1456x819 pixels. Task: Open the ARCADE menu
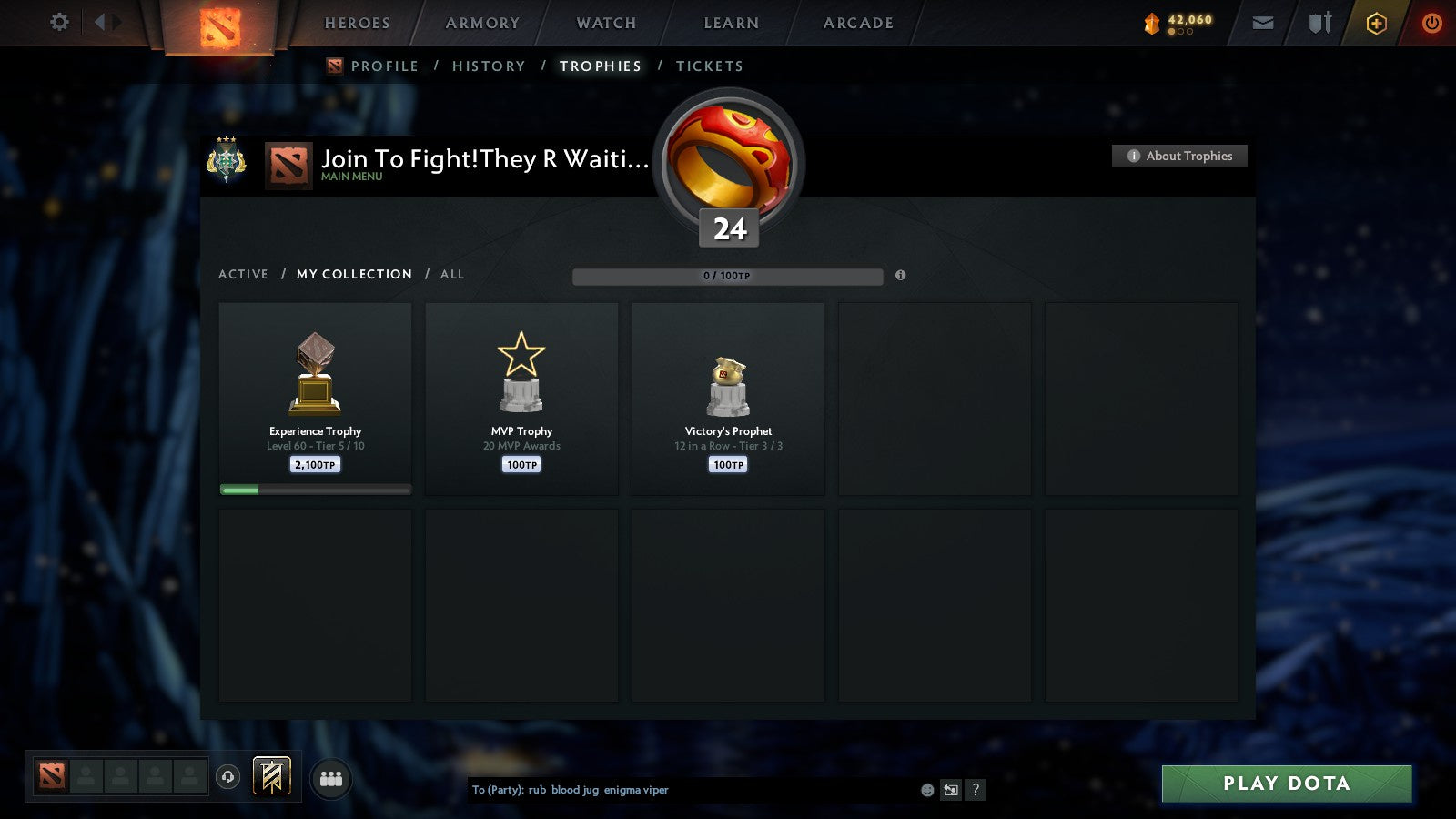click(855, 23)
